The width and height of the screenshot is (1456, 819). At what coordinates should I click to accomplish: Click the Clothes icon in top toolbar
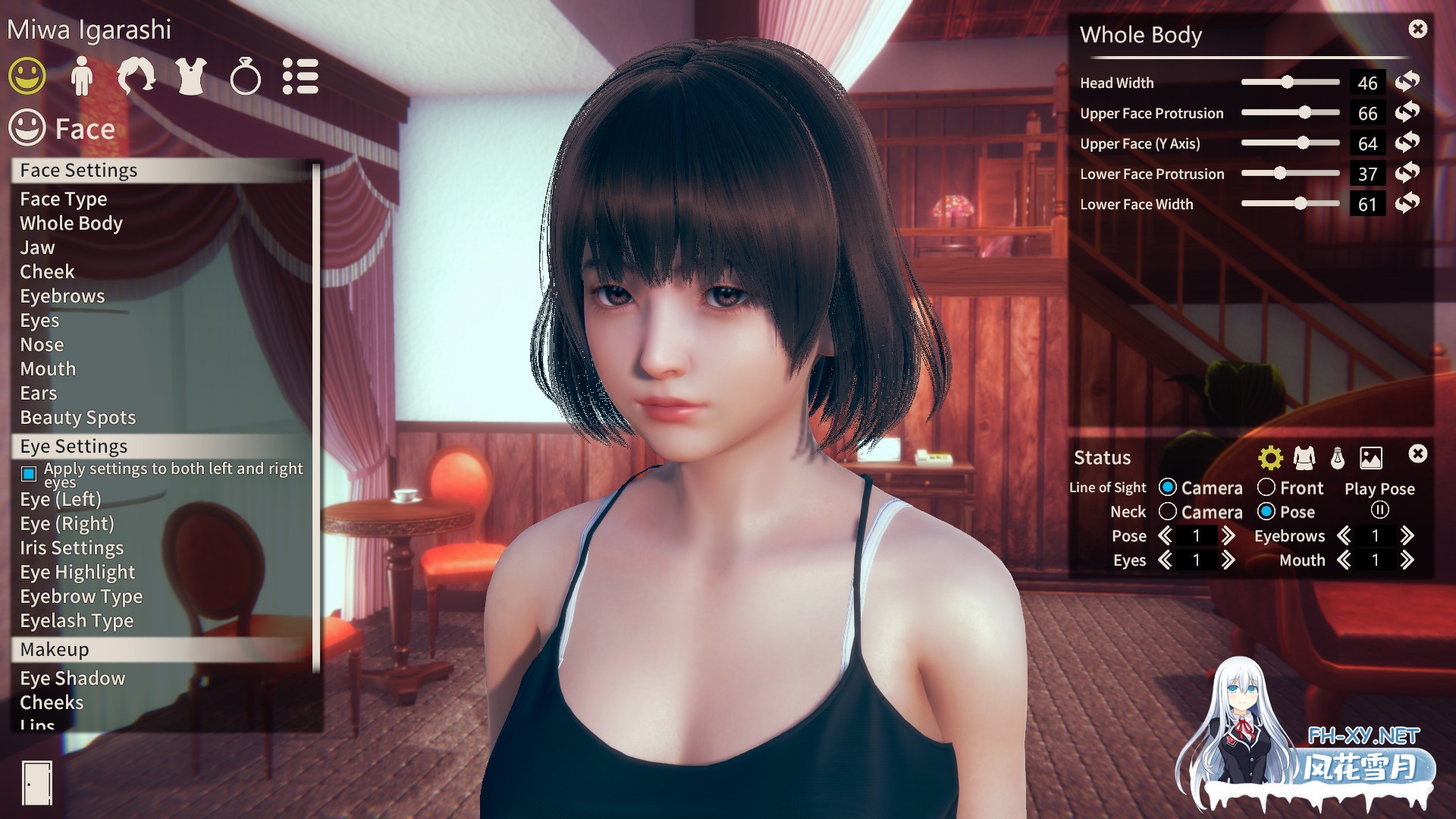click(x=190, y=76)
